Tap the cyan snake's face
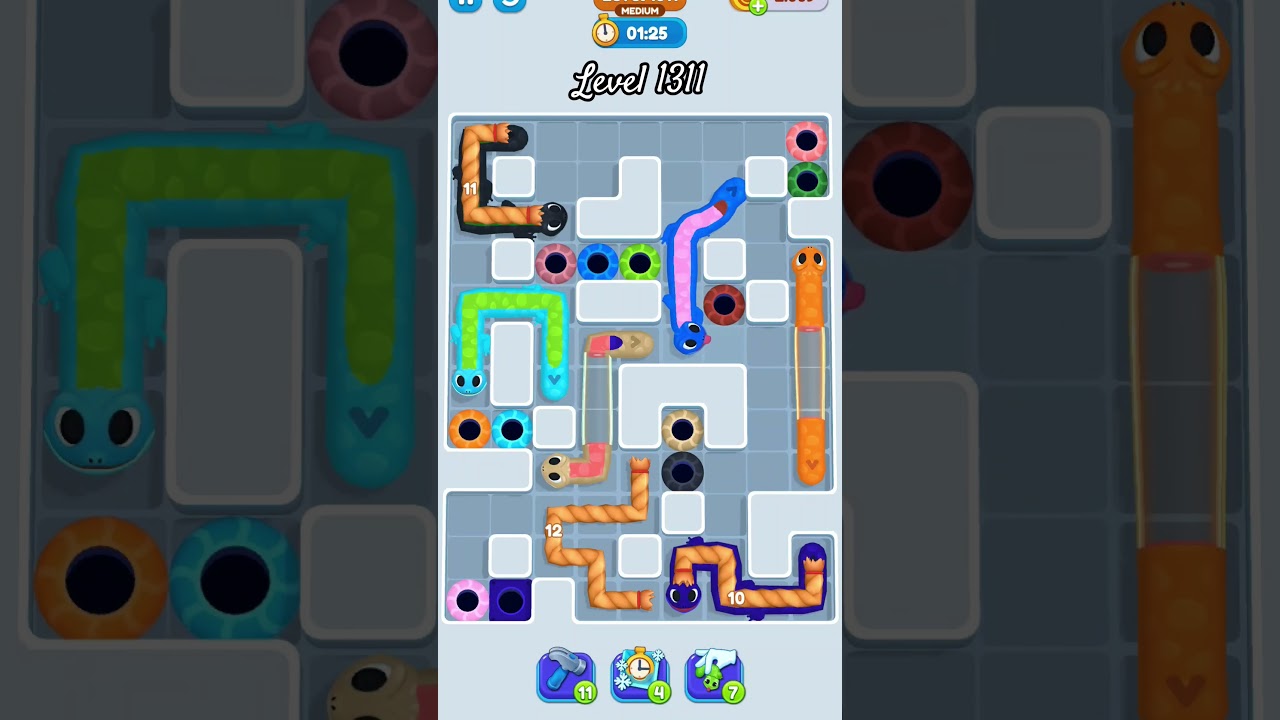The height and width of the screenshot is (720, 1280). click(x=470, y=382)
